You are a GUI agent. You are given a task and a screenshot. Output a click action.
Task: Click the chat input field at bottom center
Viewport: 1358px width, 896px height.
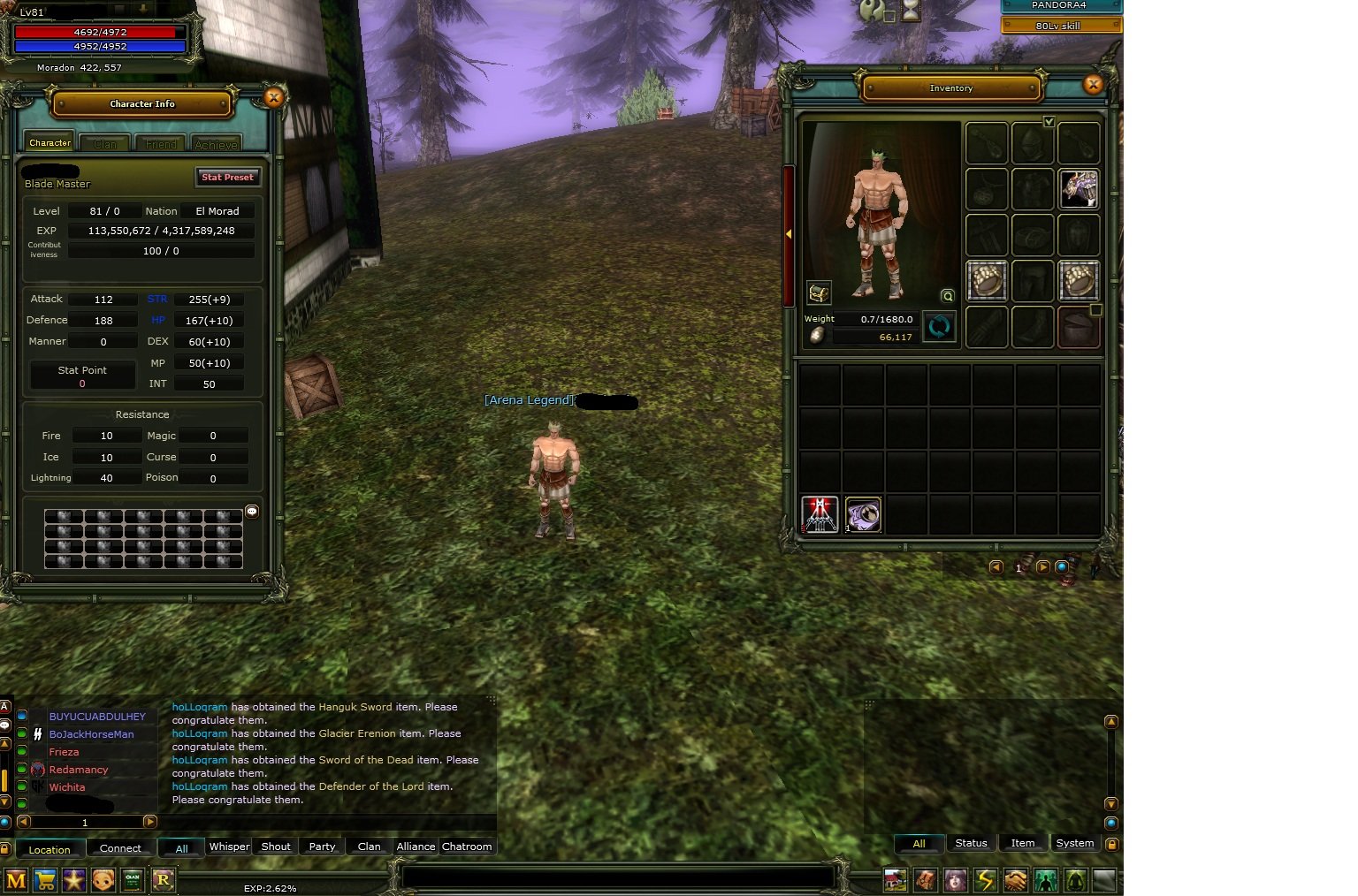click(x=619, y=877)
